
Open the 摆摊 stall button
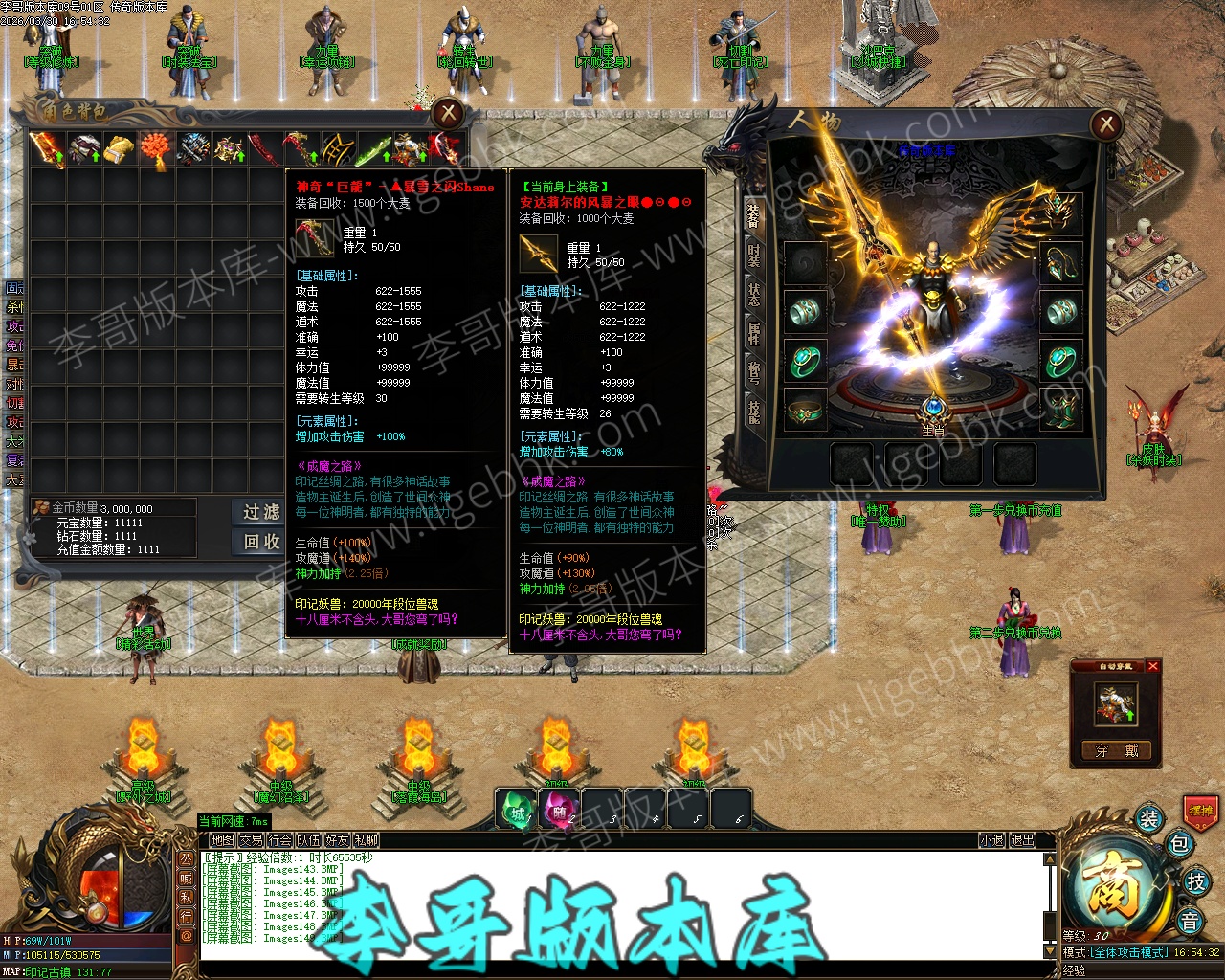pos(1200,811)
